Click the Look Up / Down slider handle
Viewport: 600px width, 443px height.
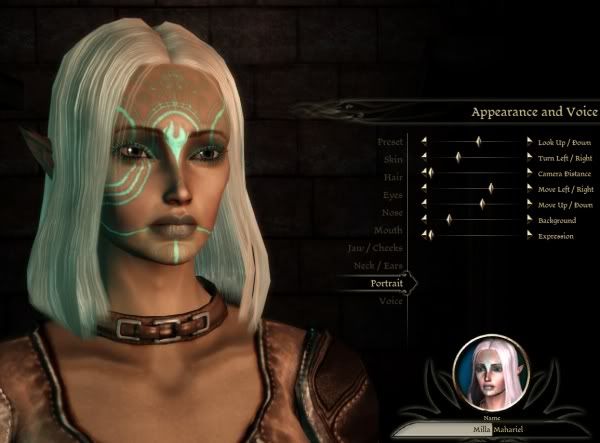478,142
